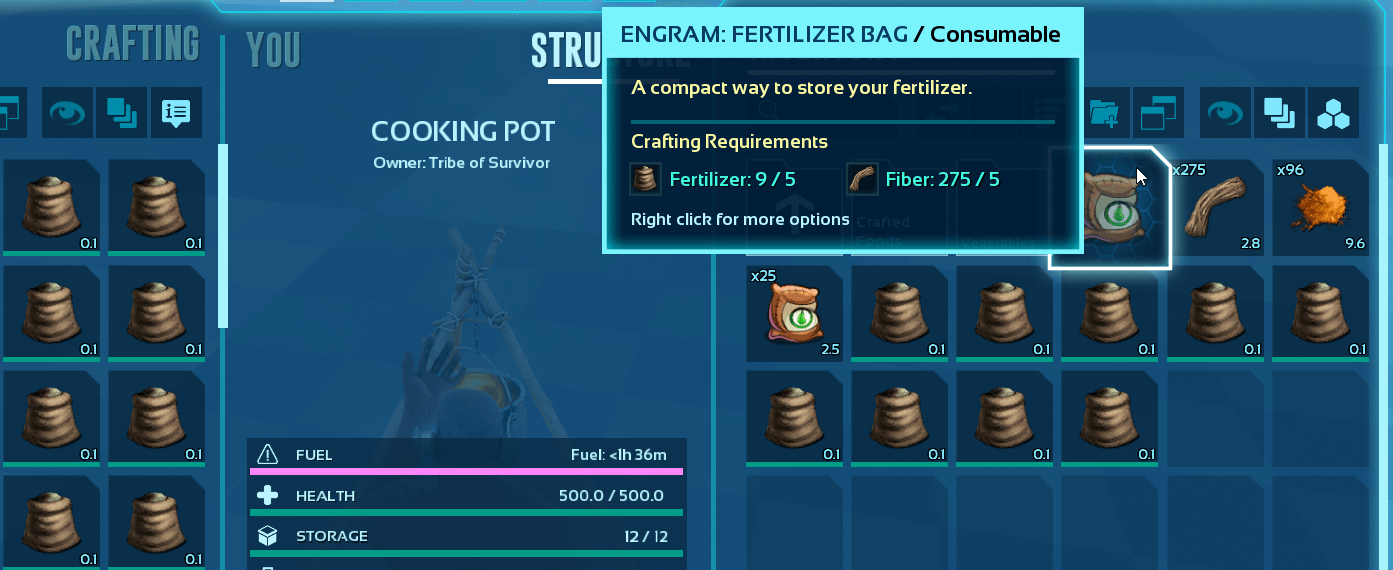Select the Fiber stack of 275
This screenshot has width=1393, height=570.
(x=1214, y=208)
